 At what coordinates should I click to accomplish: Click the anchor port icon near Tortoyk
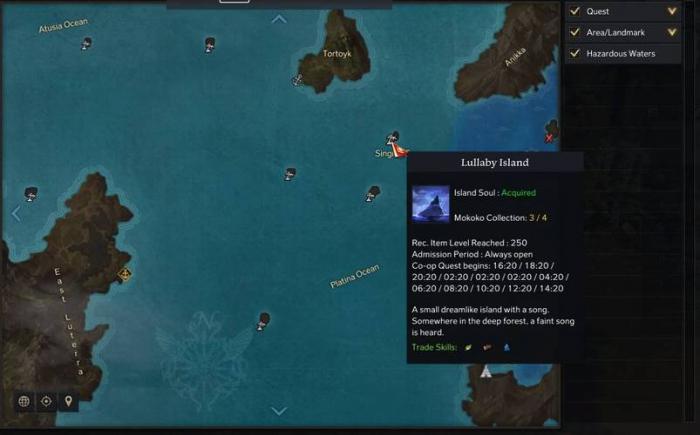[x=297, y=79]
